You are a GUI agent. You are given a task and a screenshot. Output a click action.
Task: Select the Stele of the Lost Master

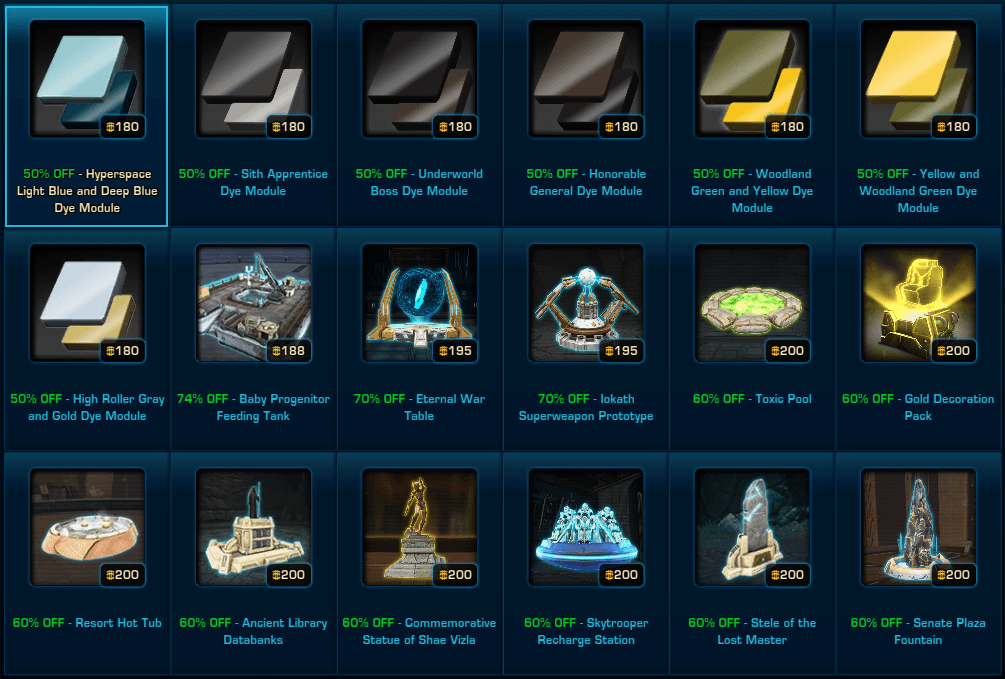point(751,528)
